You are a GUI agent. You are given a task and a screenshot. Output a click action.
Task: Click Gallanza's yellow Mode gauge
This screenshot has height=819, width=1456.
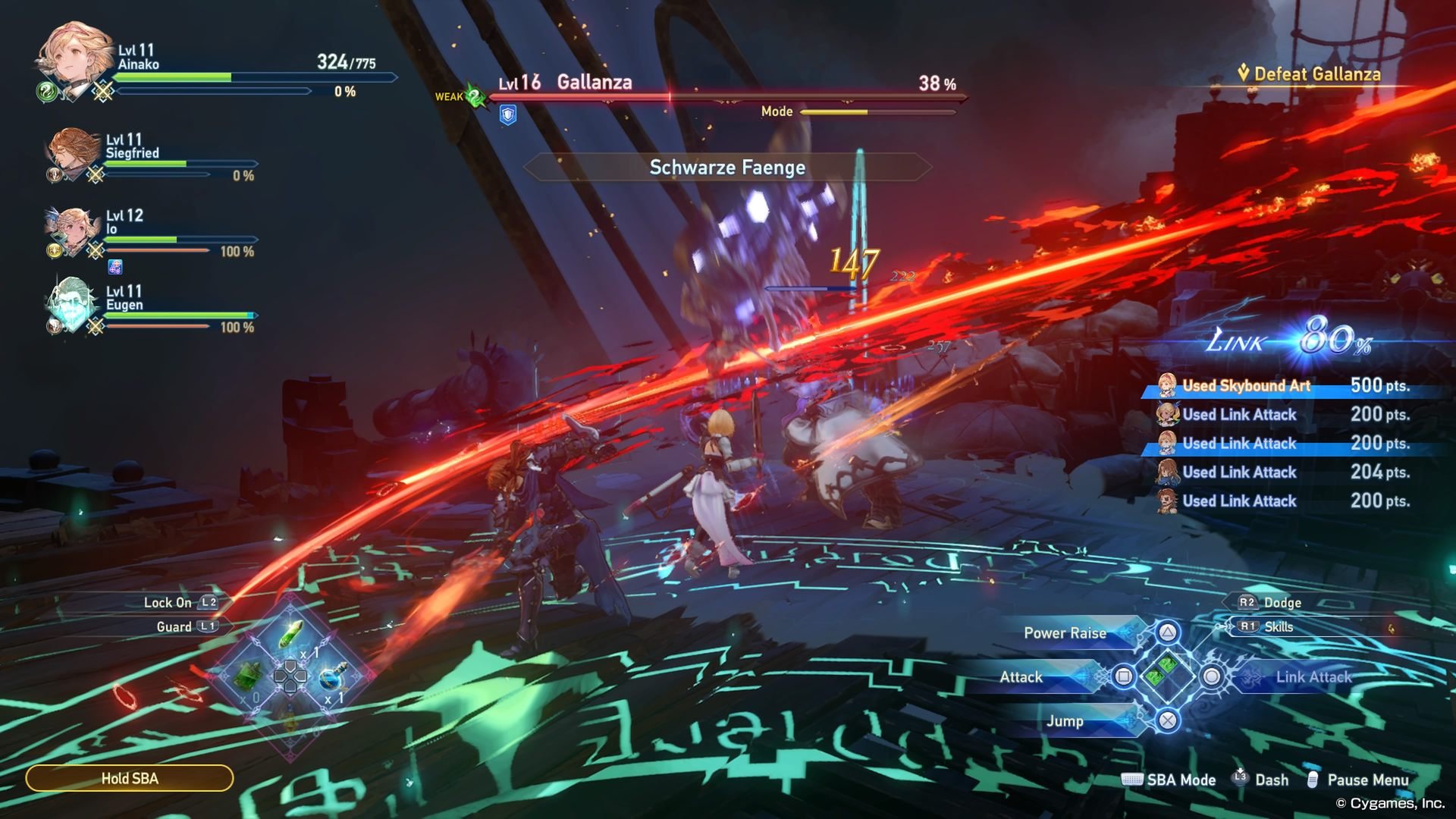834,111
